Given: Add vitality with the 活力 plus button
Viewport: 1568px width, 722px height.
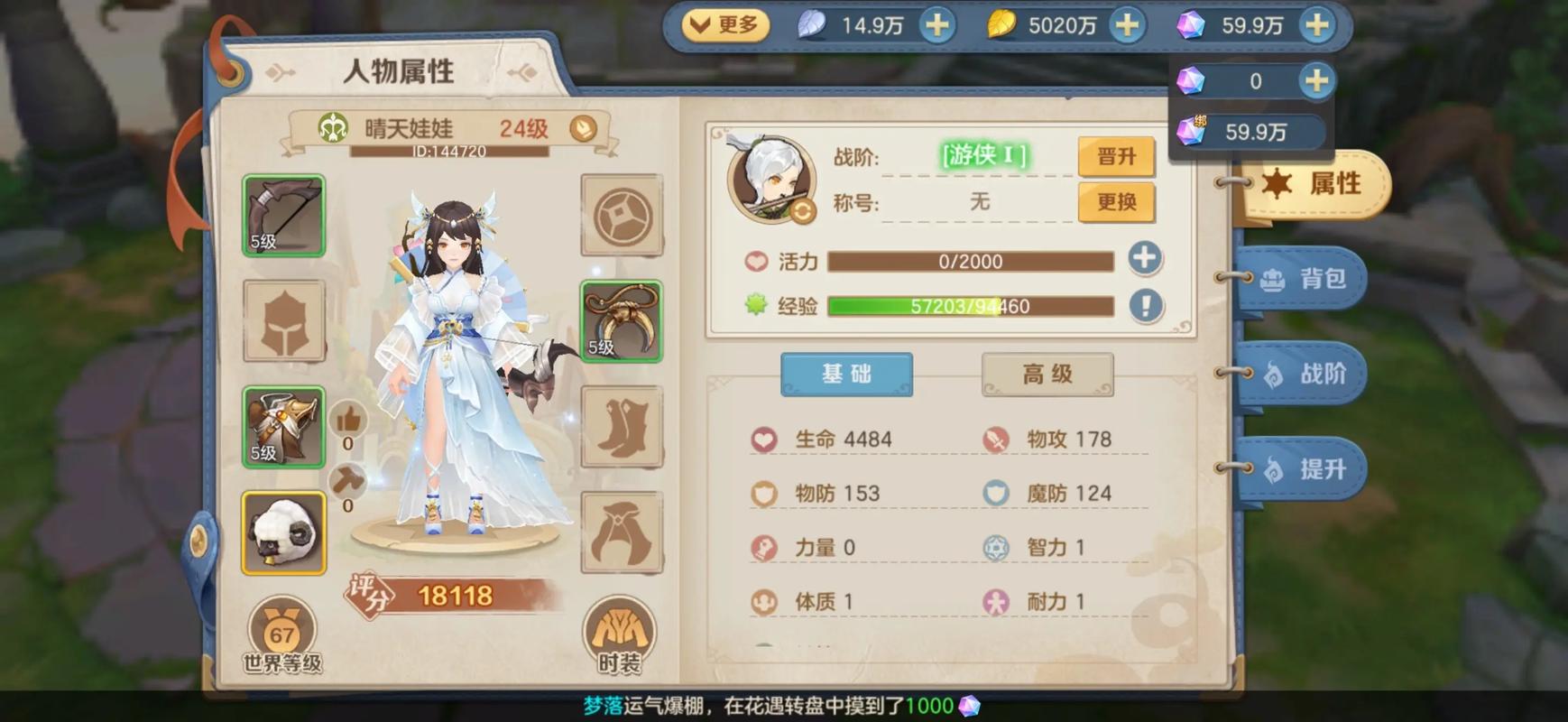Looking at the screenshot, I should (x=1144, y=259).
